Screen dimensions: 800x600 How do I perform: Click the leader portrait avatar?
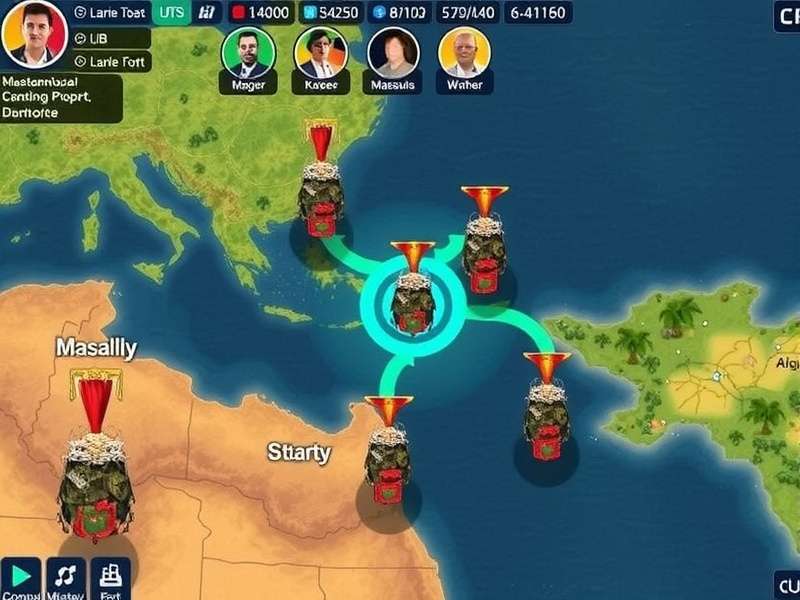pyautogui.click(x=34, y=33)
